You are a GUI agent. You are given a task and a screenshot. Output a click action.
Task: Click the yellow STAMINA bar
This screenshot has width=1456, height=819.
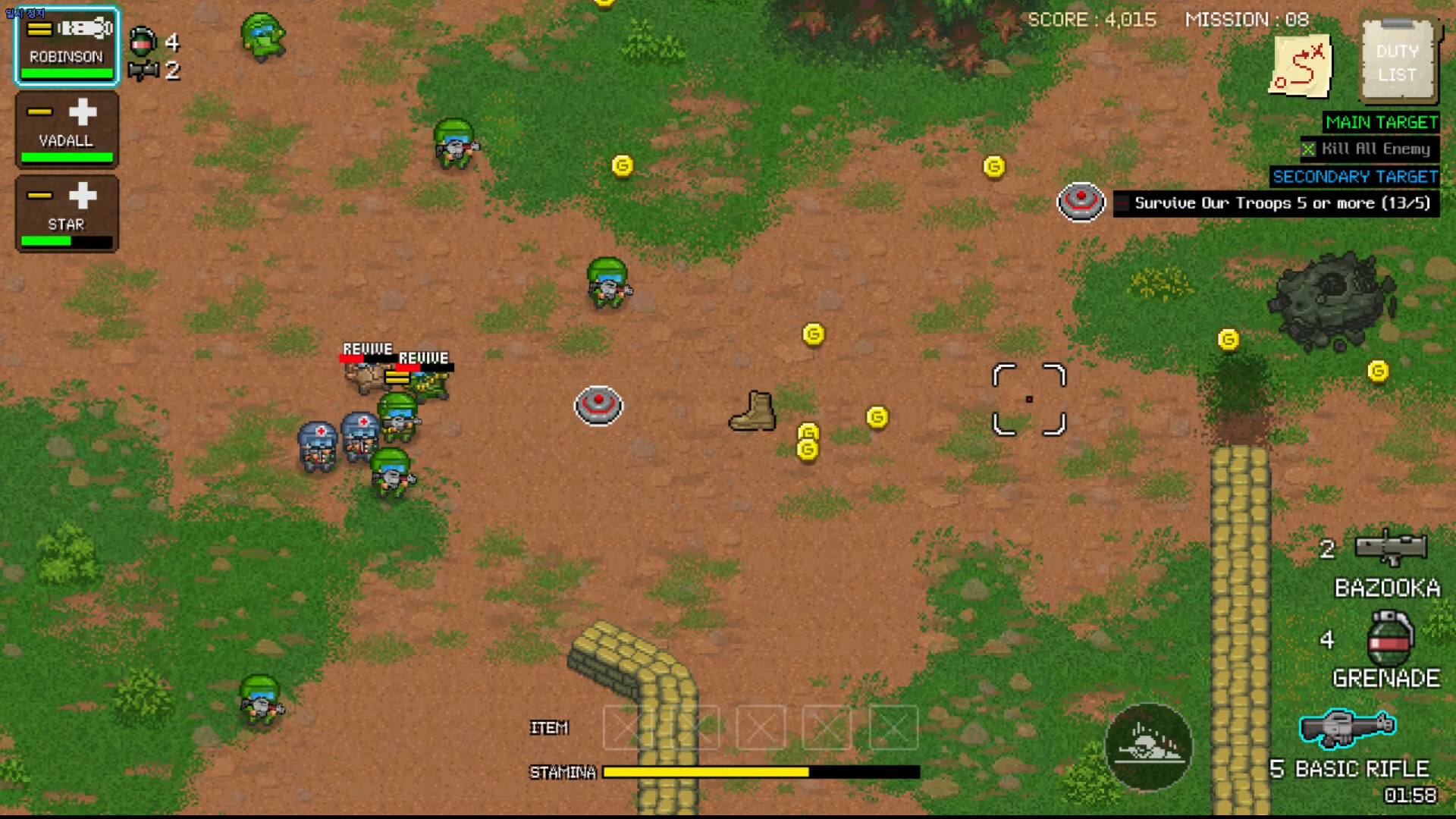(705, 771)
